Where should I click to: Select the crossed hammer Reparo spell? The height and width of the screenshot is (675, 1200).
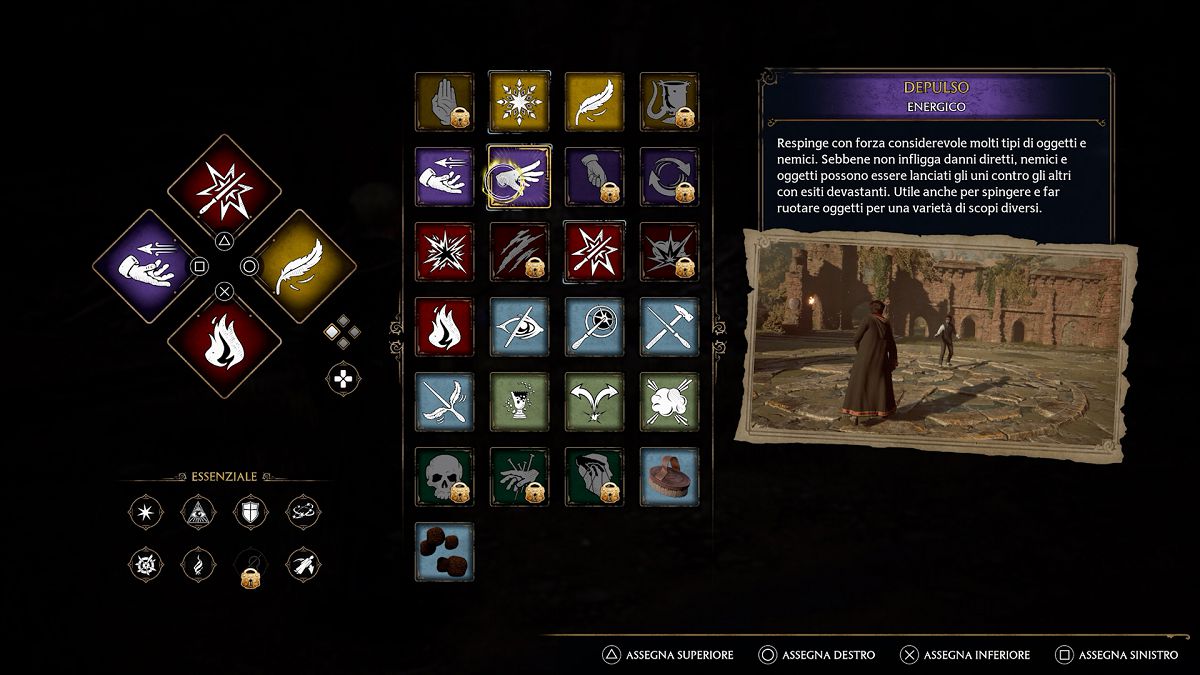[x=669, y=327]
